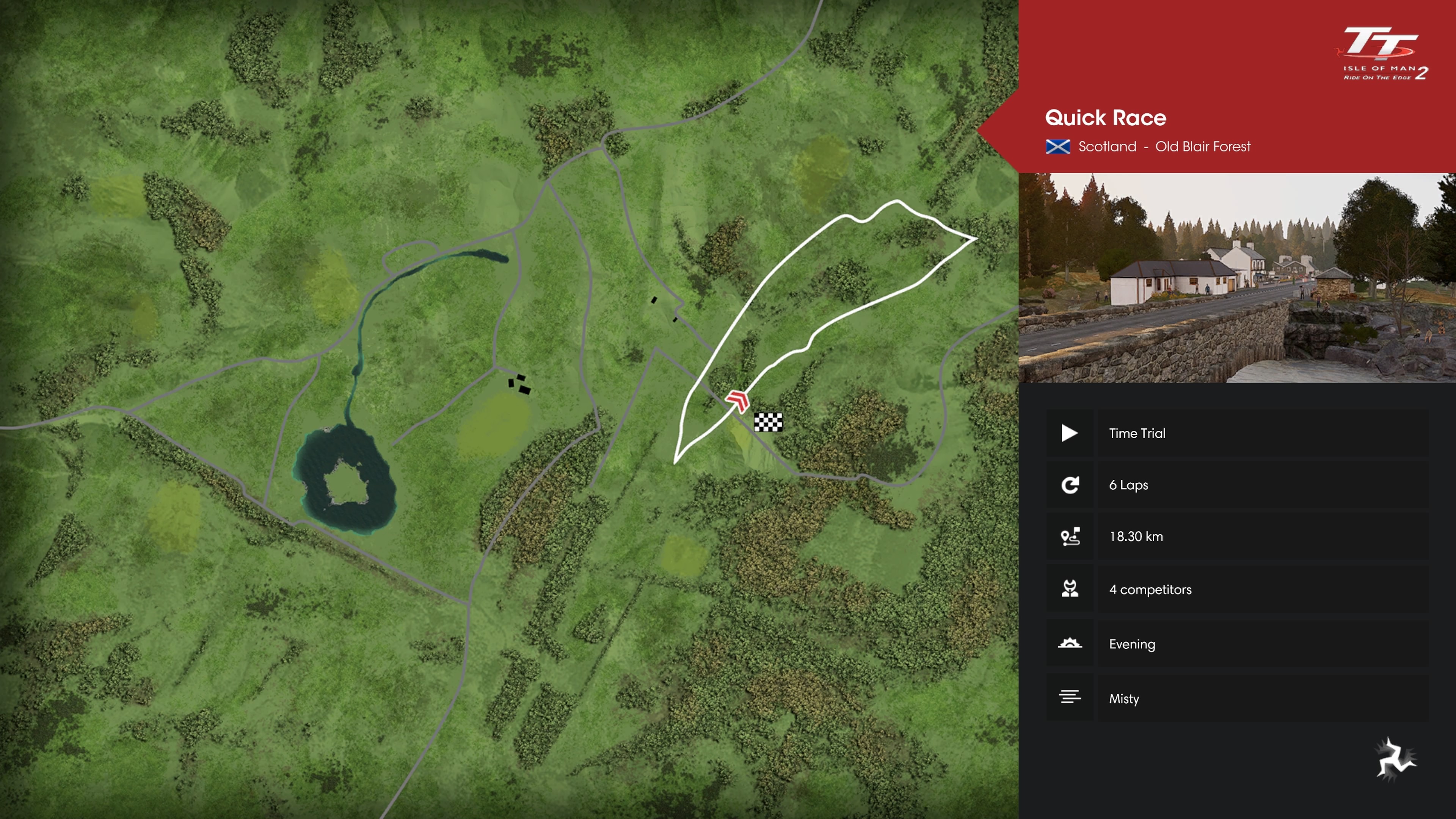Switch the Misty weather setting

pyautogui.click(x=1237, y=698)
